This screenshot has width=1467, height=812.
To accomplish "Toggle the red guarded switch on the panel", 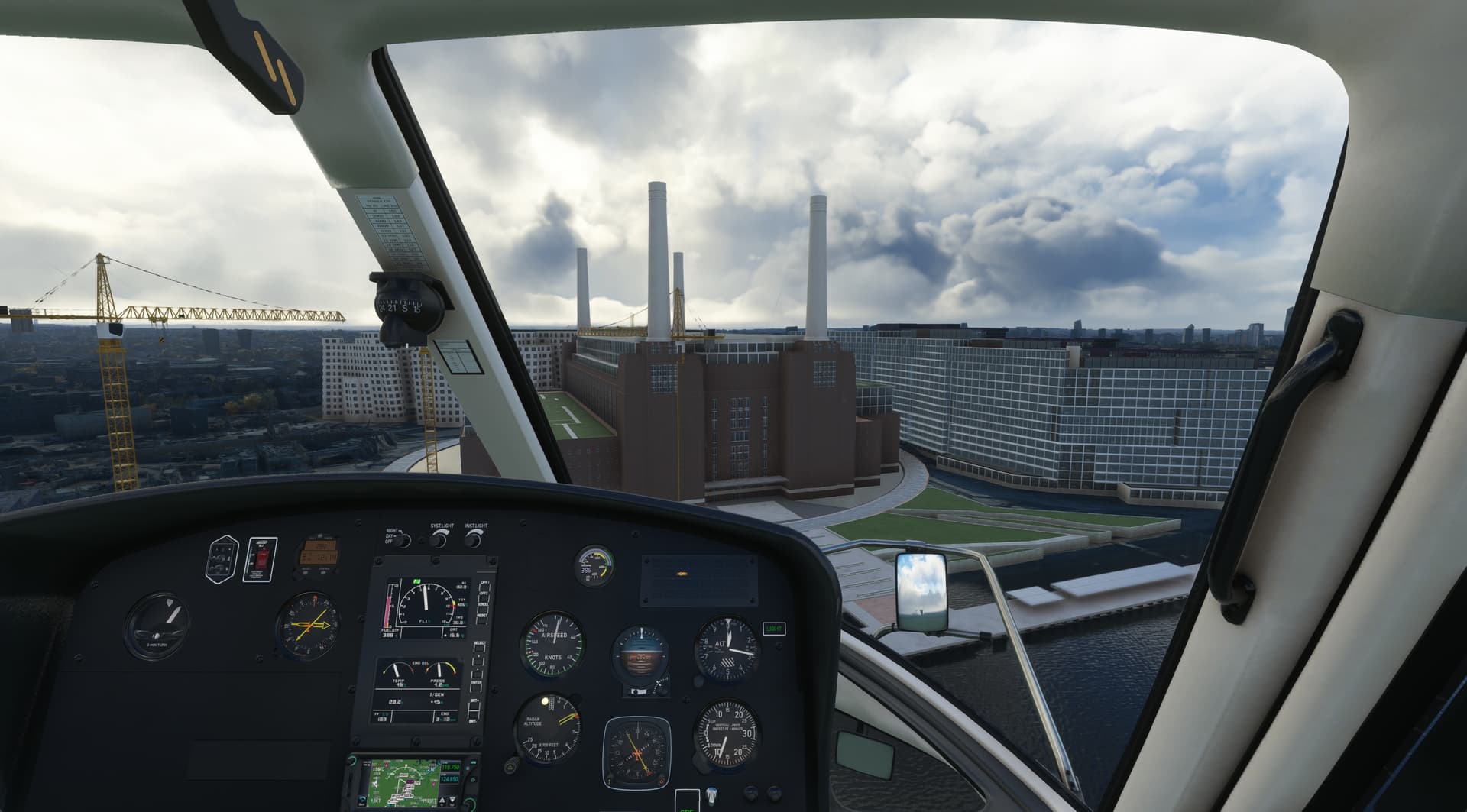I will pyautogui.click(x=261, y=559).
